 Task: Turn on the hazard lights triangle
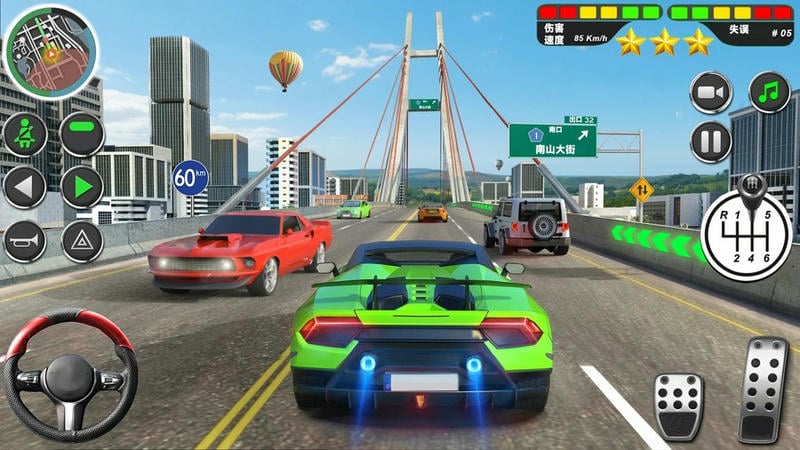coord(82,241)
